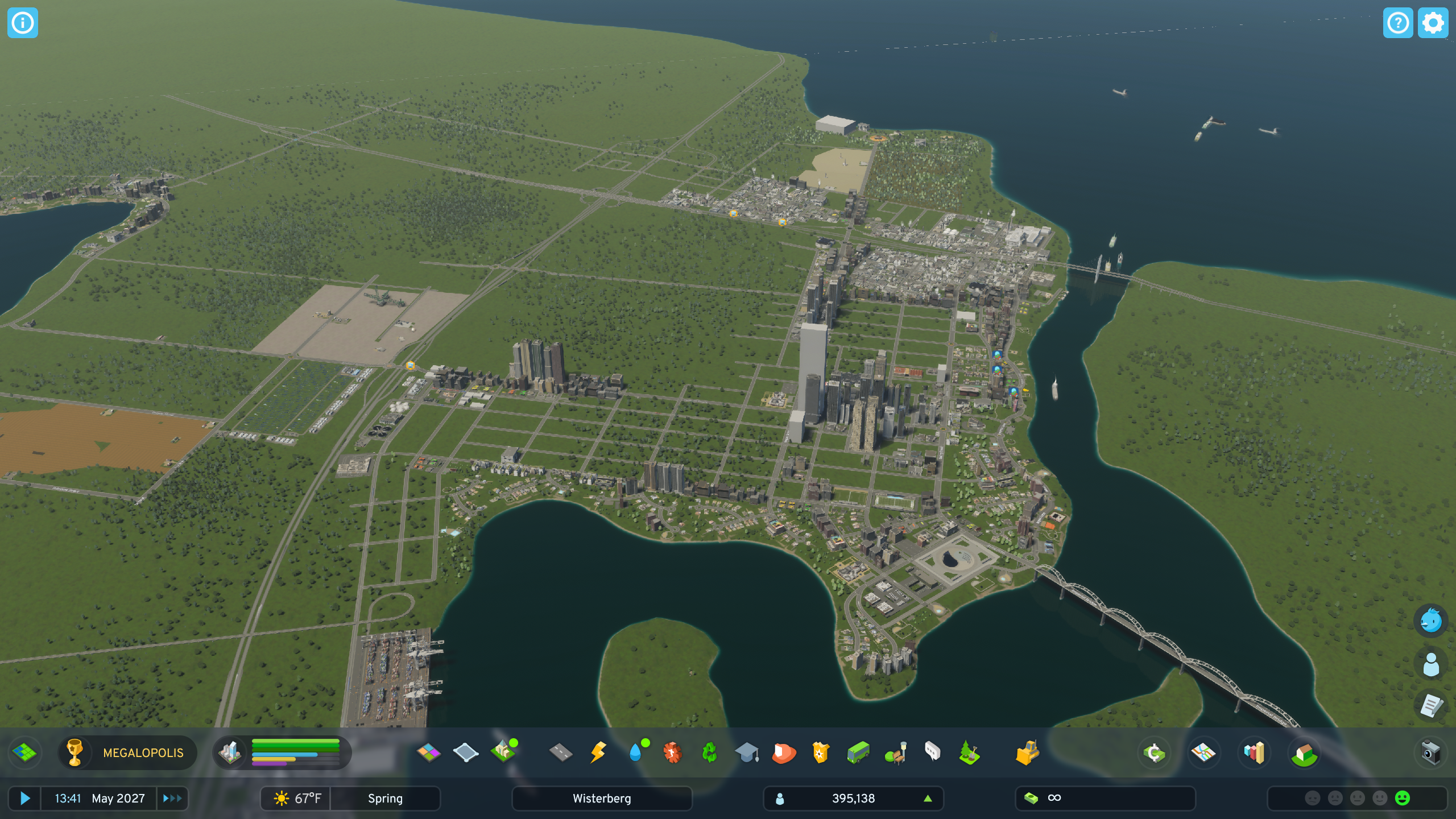Select the bulldozer demolish tool
This screenshot has width=1456, height=819.
tap(1027, 752)
